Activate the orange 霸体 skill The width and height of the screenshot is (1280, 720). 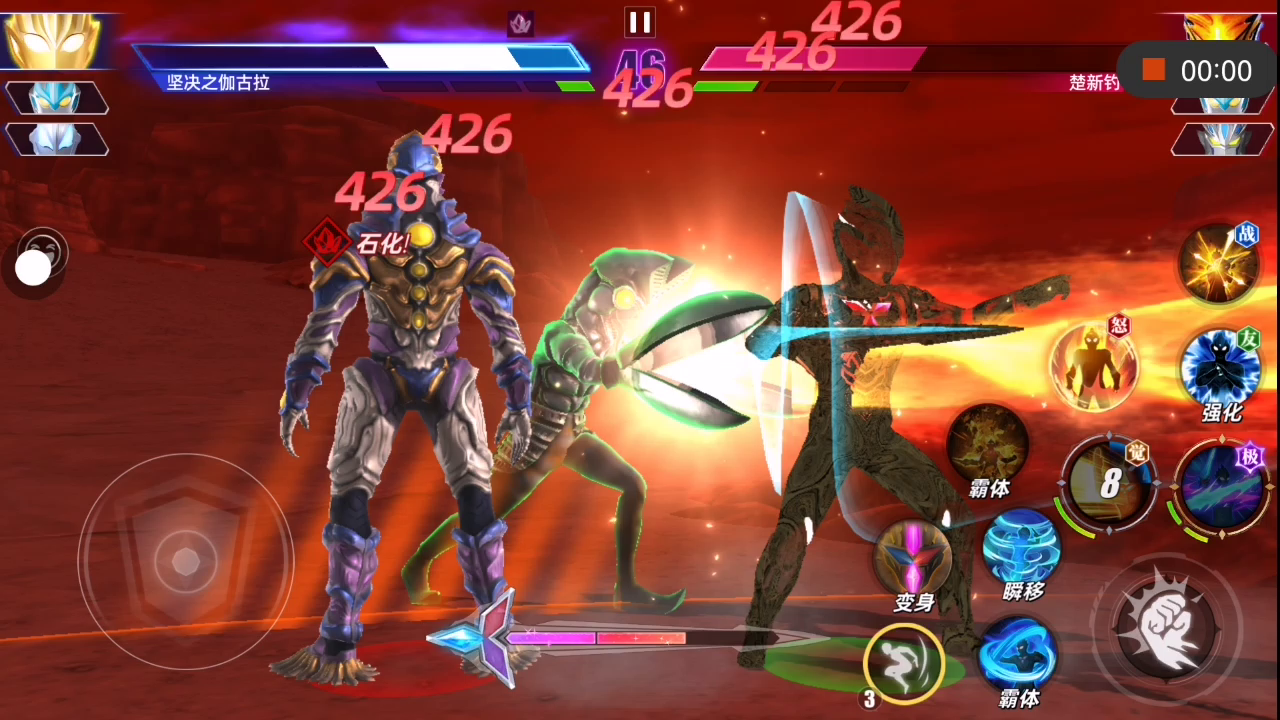[988, 444]
